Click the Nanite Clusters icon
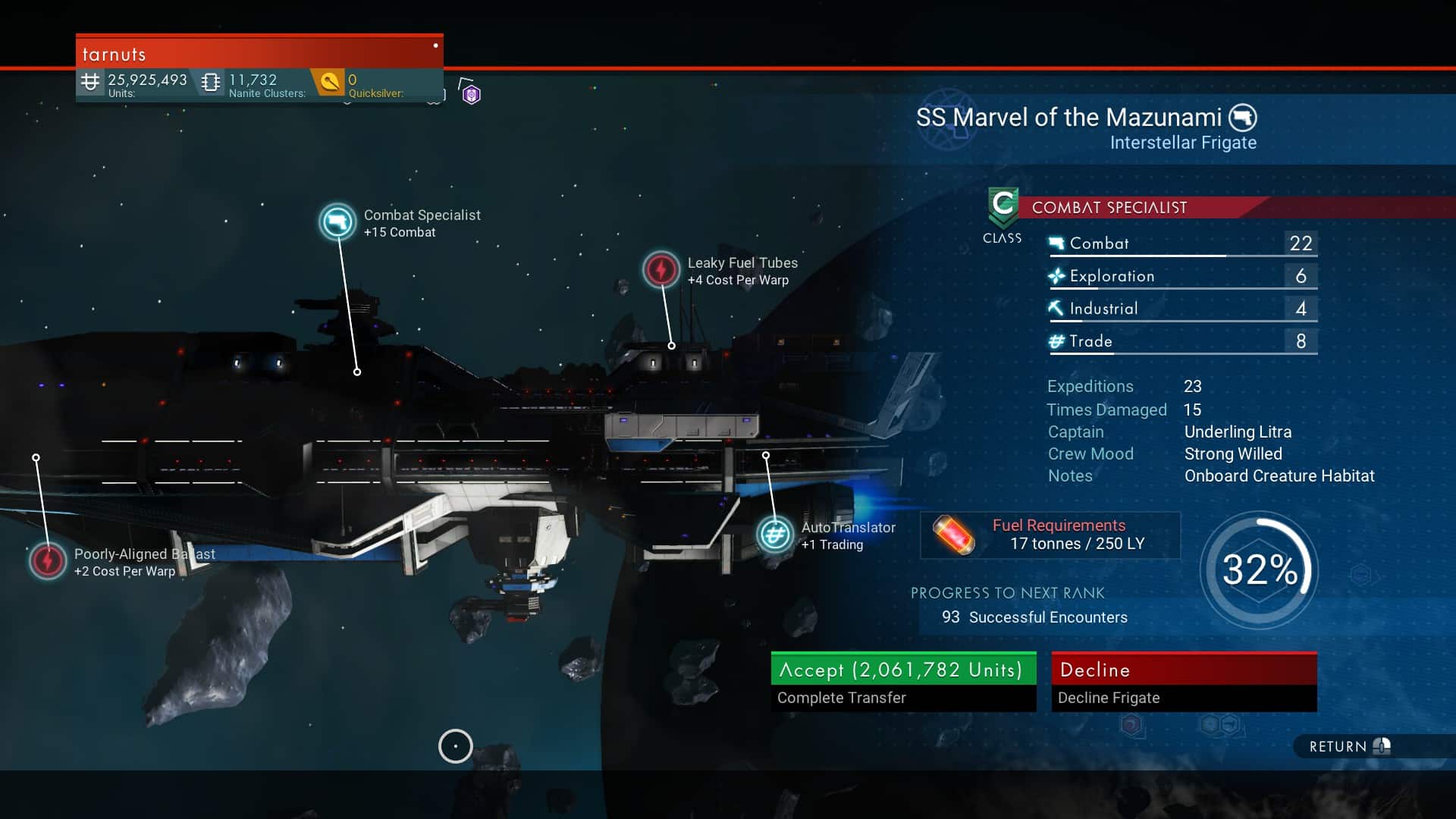Screen dimensions: 1456x819 point(210,81)
